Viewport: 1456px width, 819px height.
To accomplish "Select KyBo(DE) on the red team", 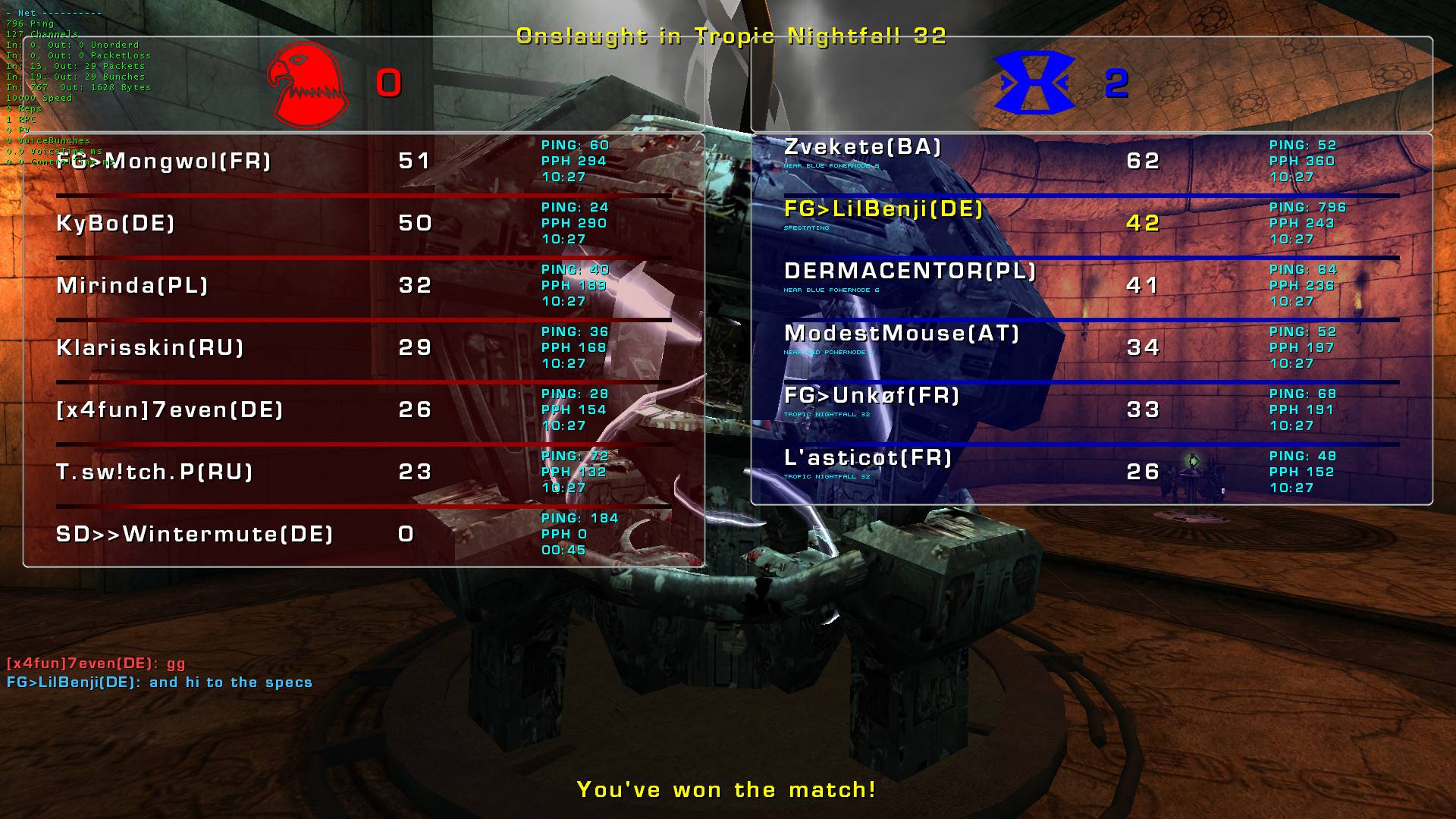I will 116,224.
